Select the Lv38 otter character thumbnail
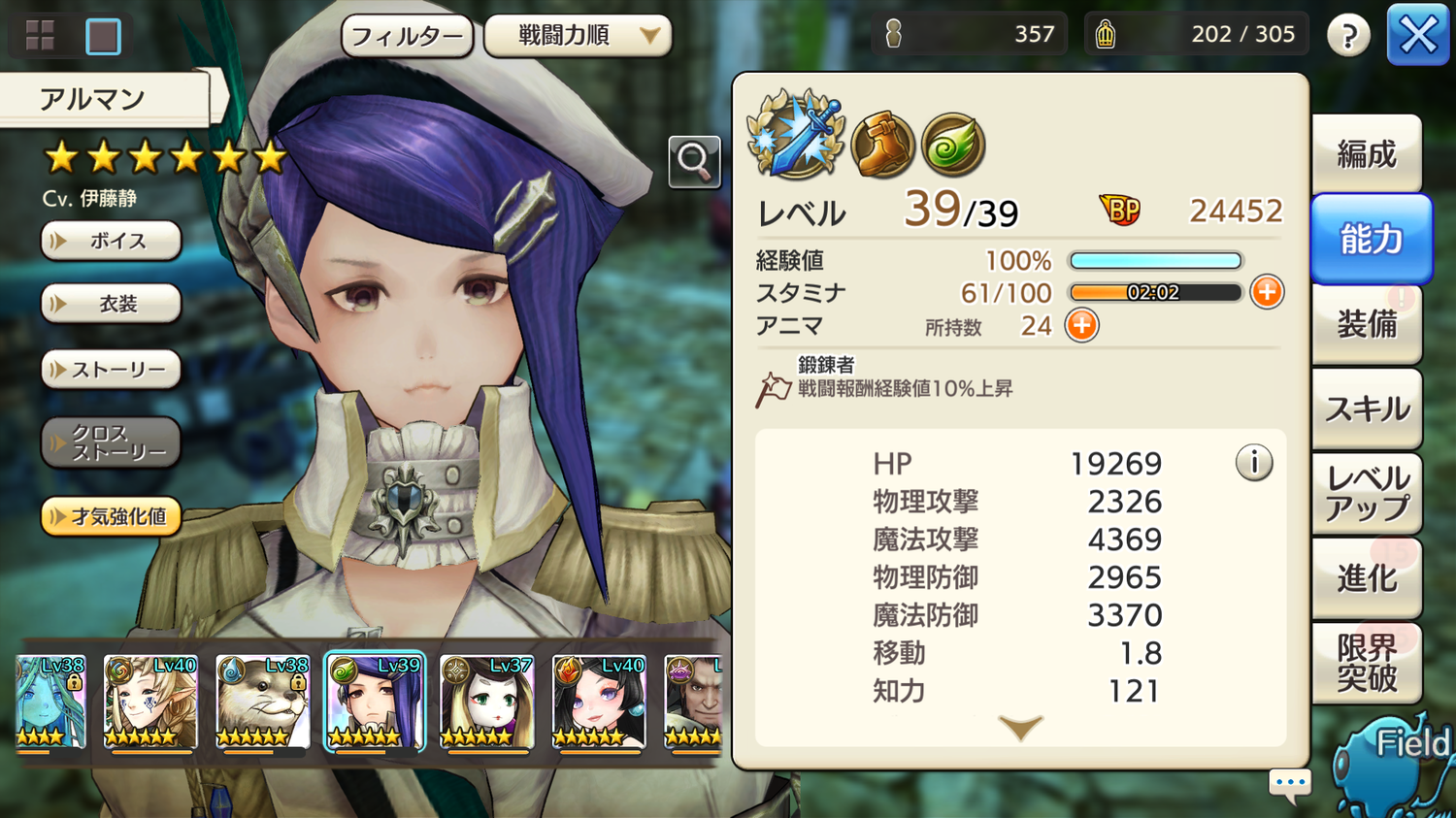 pyautogui.click(x=262, y=702)
